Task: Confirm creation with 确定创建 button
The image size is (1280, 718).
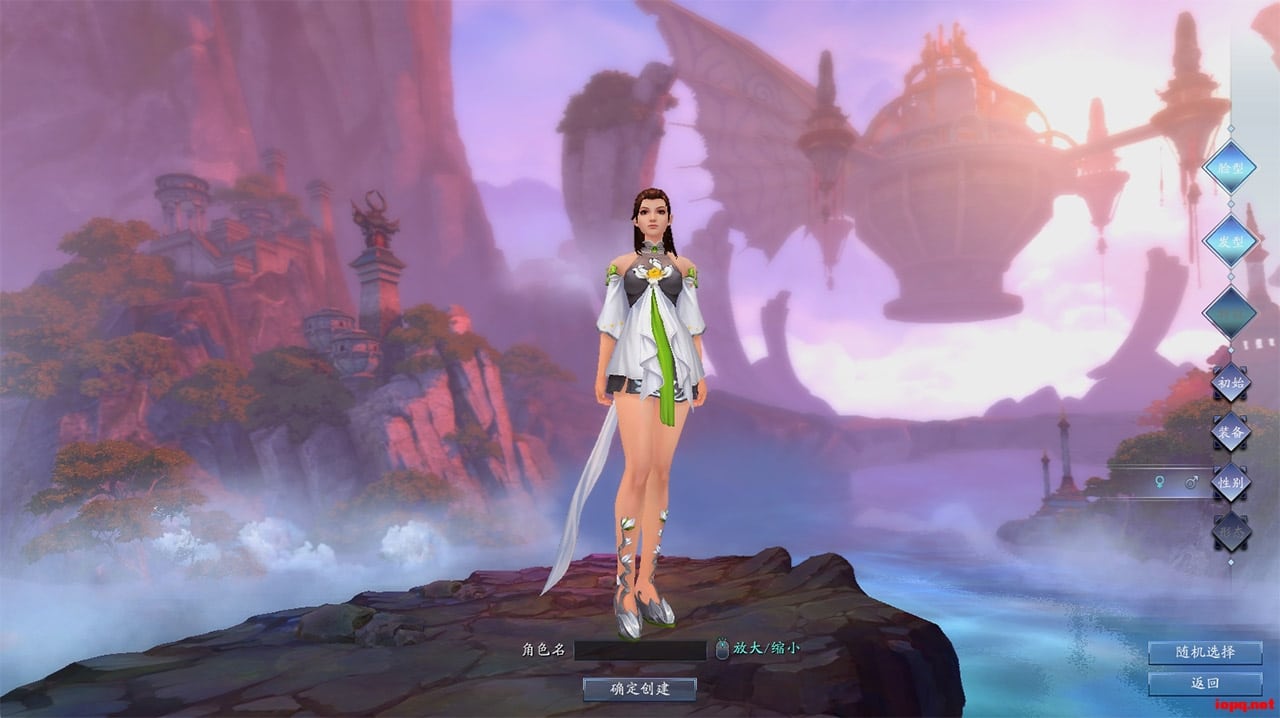Action: (x=640, y=688)
